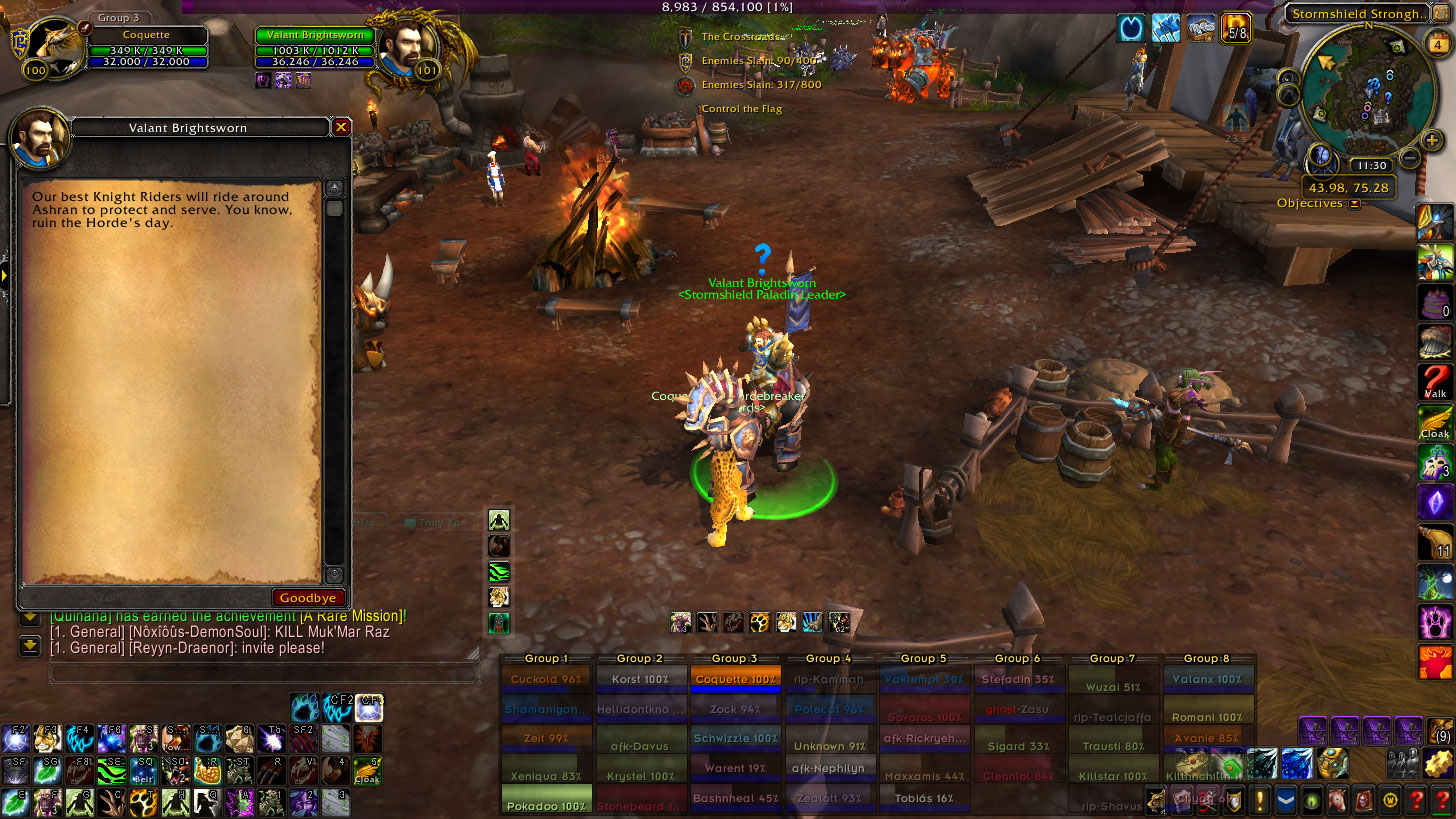Close the Valant Brightsworn gossip window
Viewport: 1456px width, 819px height.
(341, 127)
